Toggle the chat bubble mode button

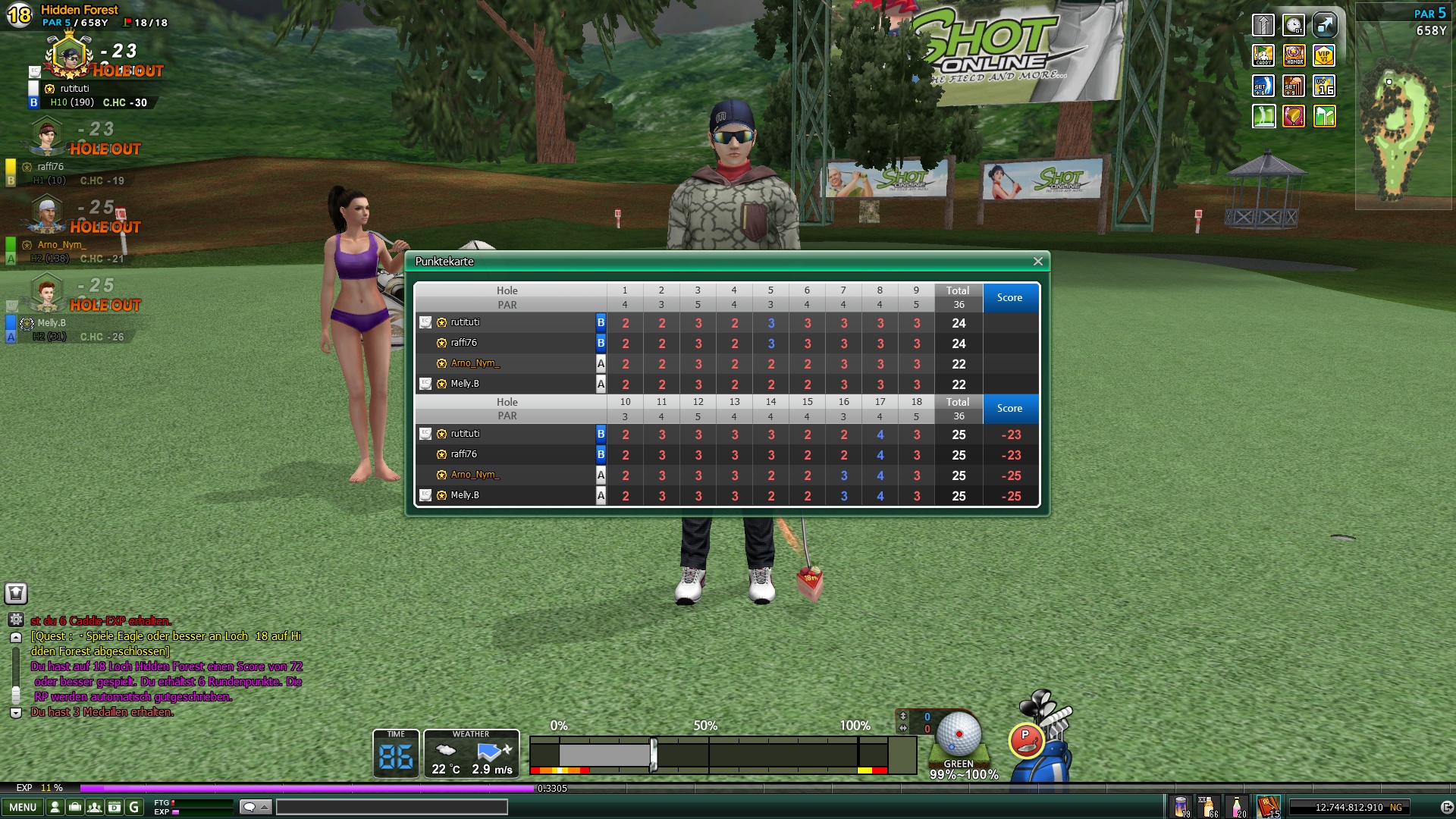pos(255,808)
